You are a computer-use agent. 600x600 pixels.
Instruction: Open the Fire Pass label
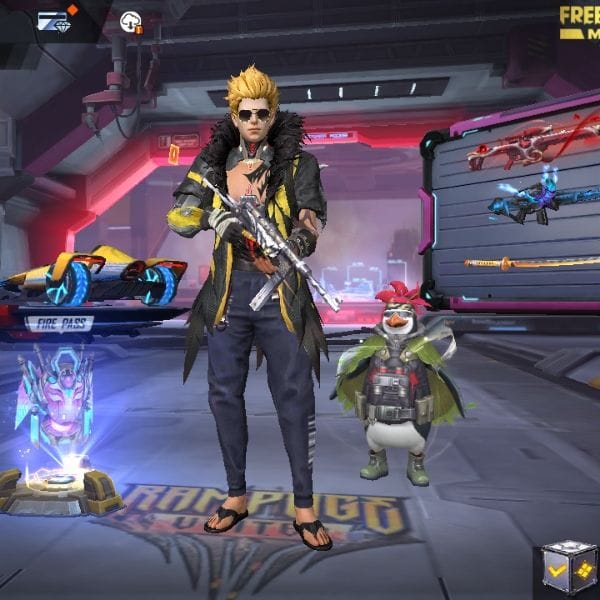click(60, 322)
